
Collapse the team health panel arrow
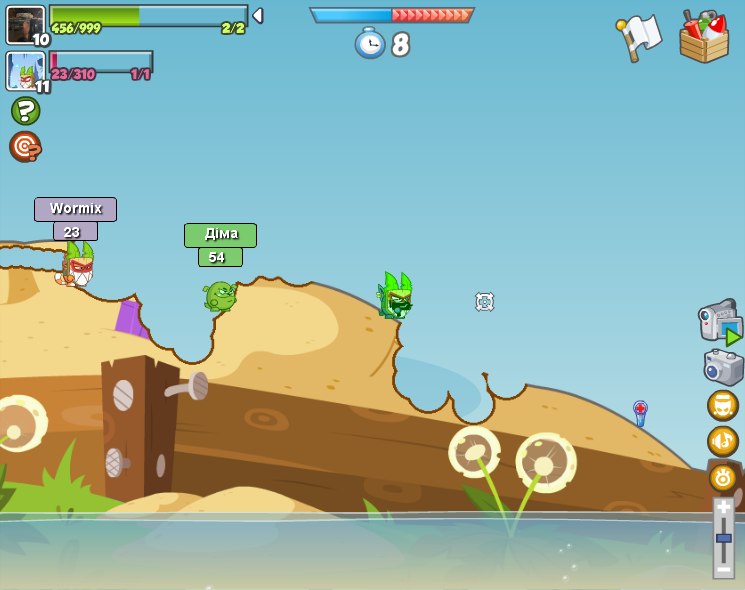click(x=257, y=15)
